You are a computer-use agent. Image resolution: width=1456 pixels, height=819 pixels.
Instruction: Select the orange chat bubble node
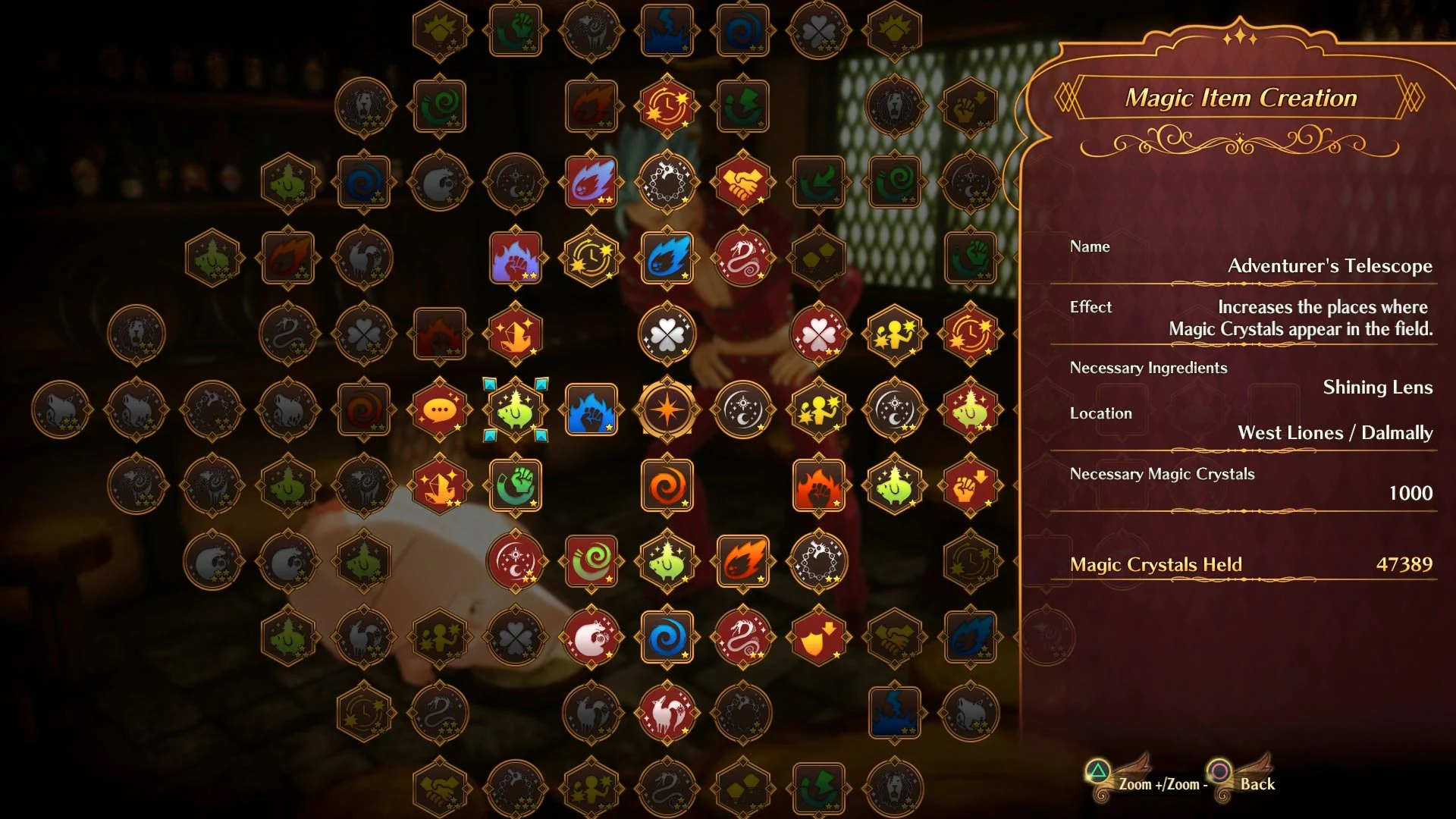(x=441, y=410)
